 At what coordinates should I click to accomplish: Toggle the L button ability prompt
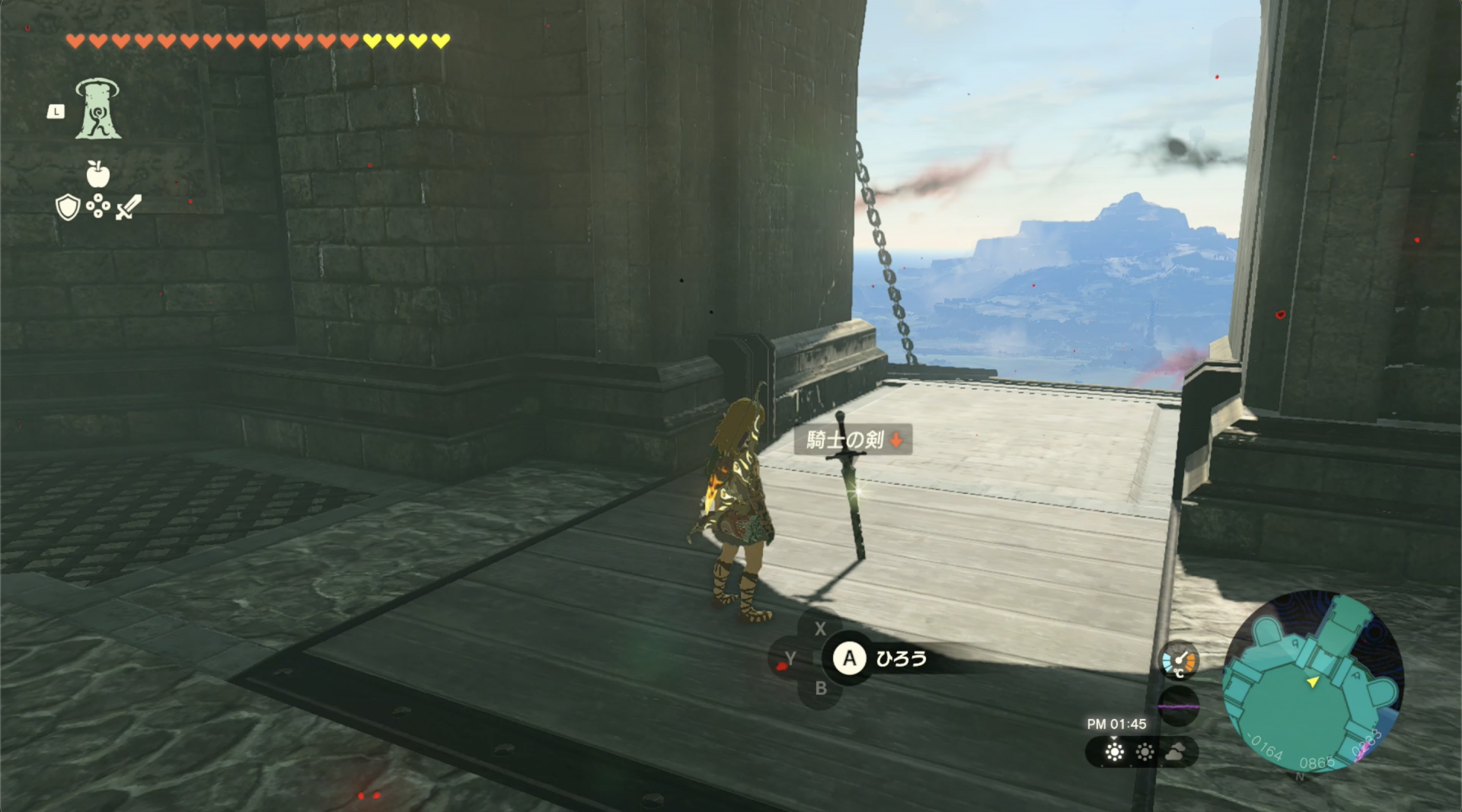[56, 111]
